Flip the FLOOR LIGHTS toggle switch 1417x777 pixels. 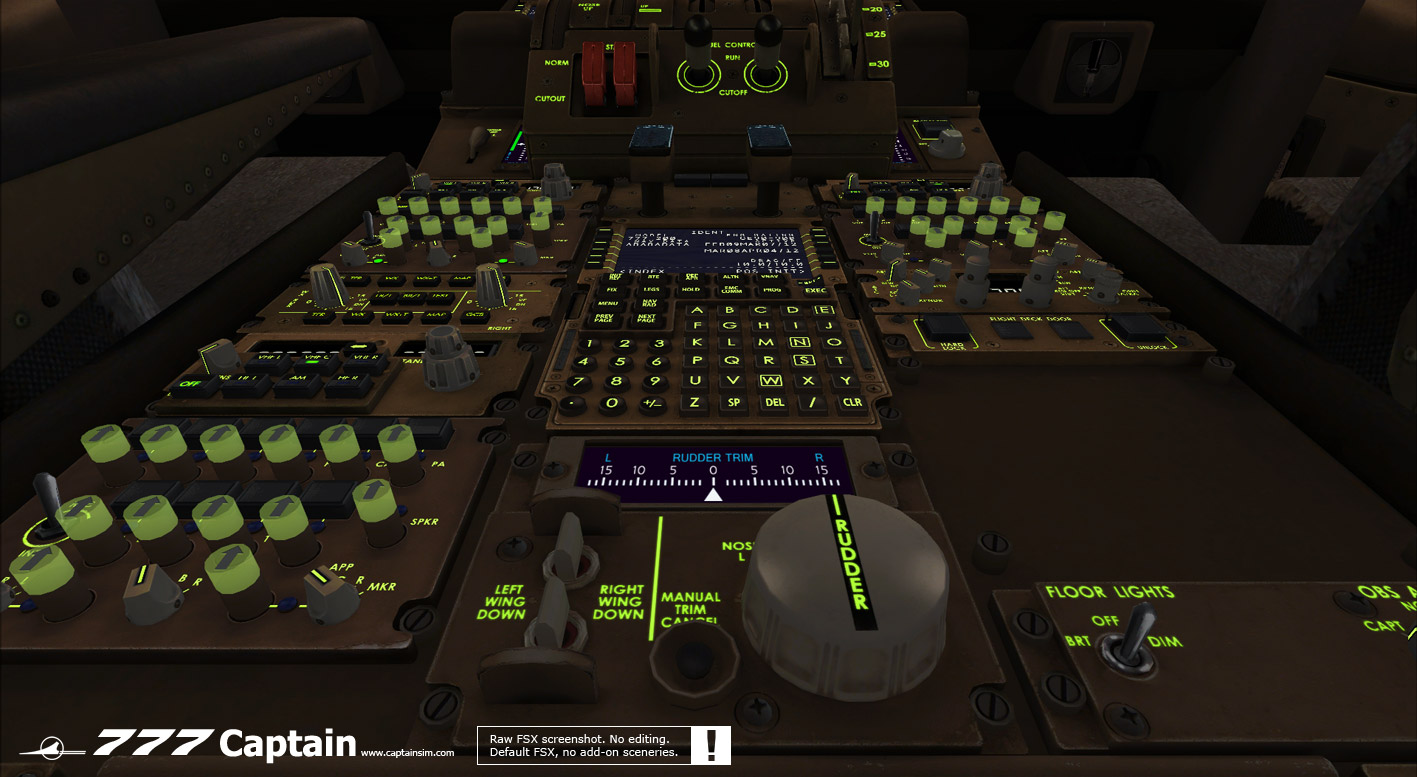click(1132, 634)
